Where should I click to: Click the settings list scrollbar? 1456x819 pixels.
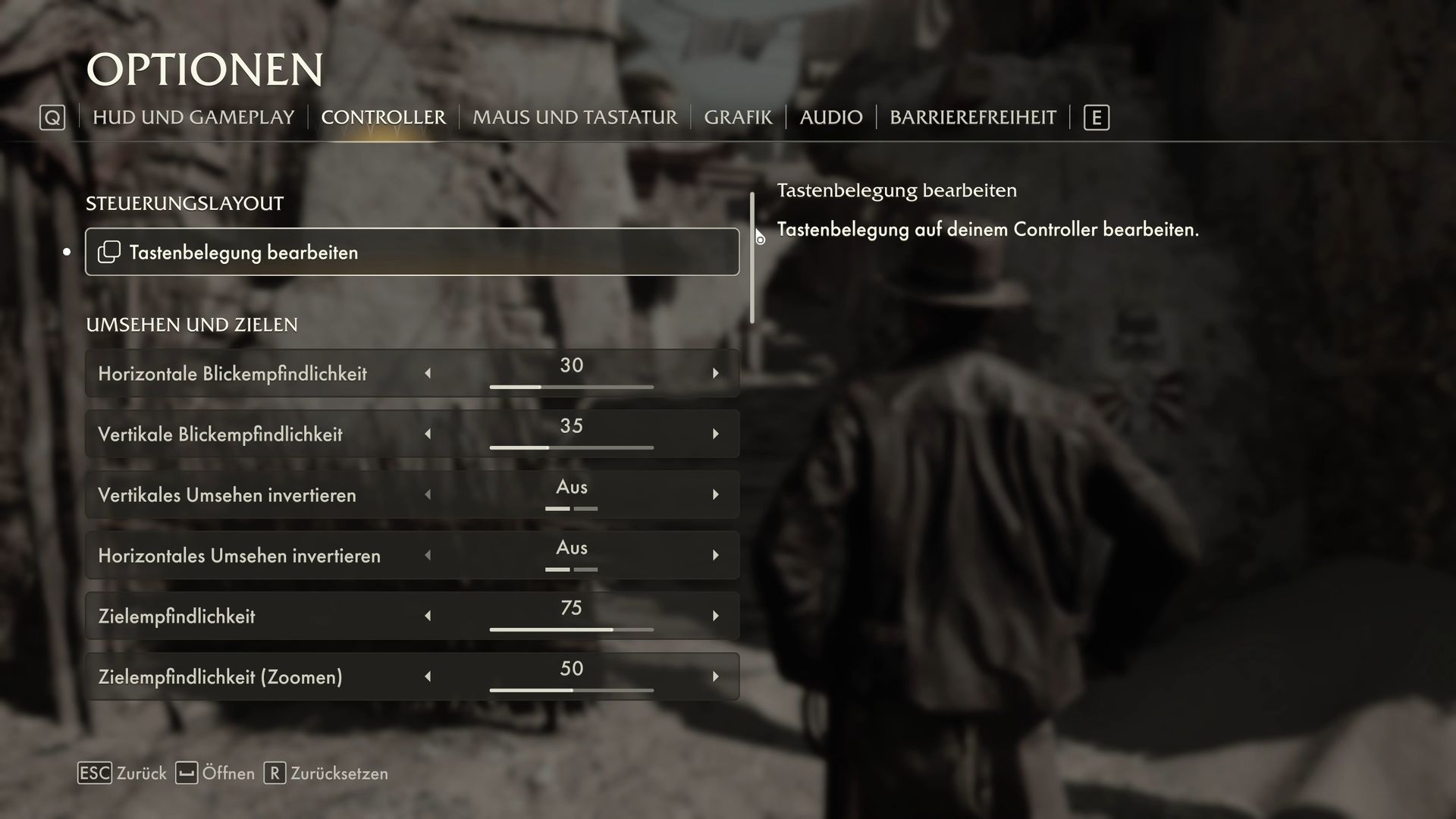pos(752,258)
